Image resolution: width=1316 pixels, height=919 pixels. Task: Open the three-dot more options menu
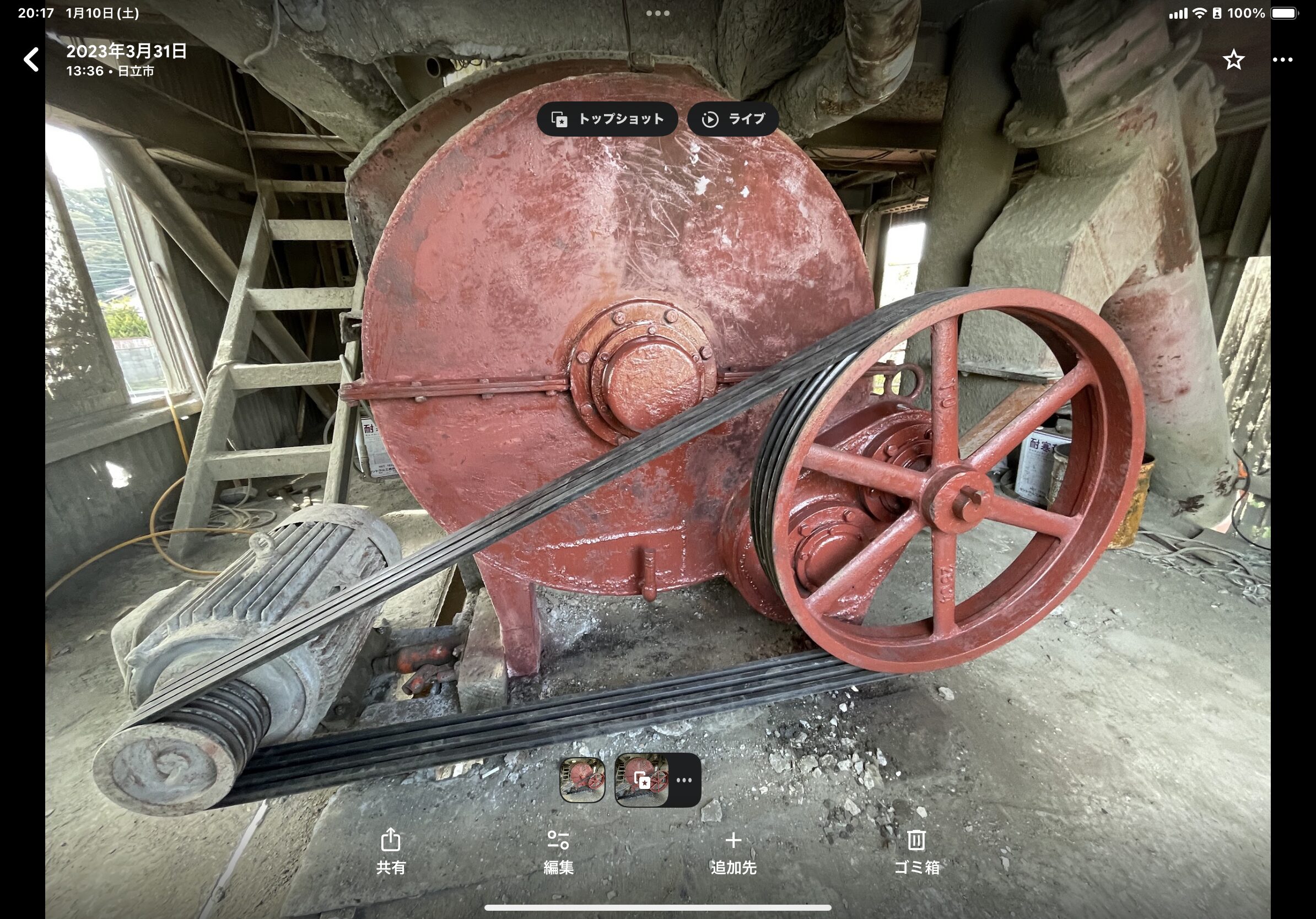point(1282,60)
